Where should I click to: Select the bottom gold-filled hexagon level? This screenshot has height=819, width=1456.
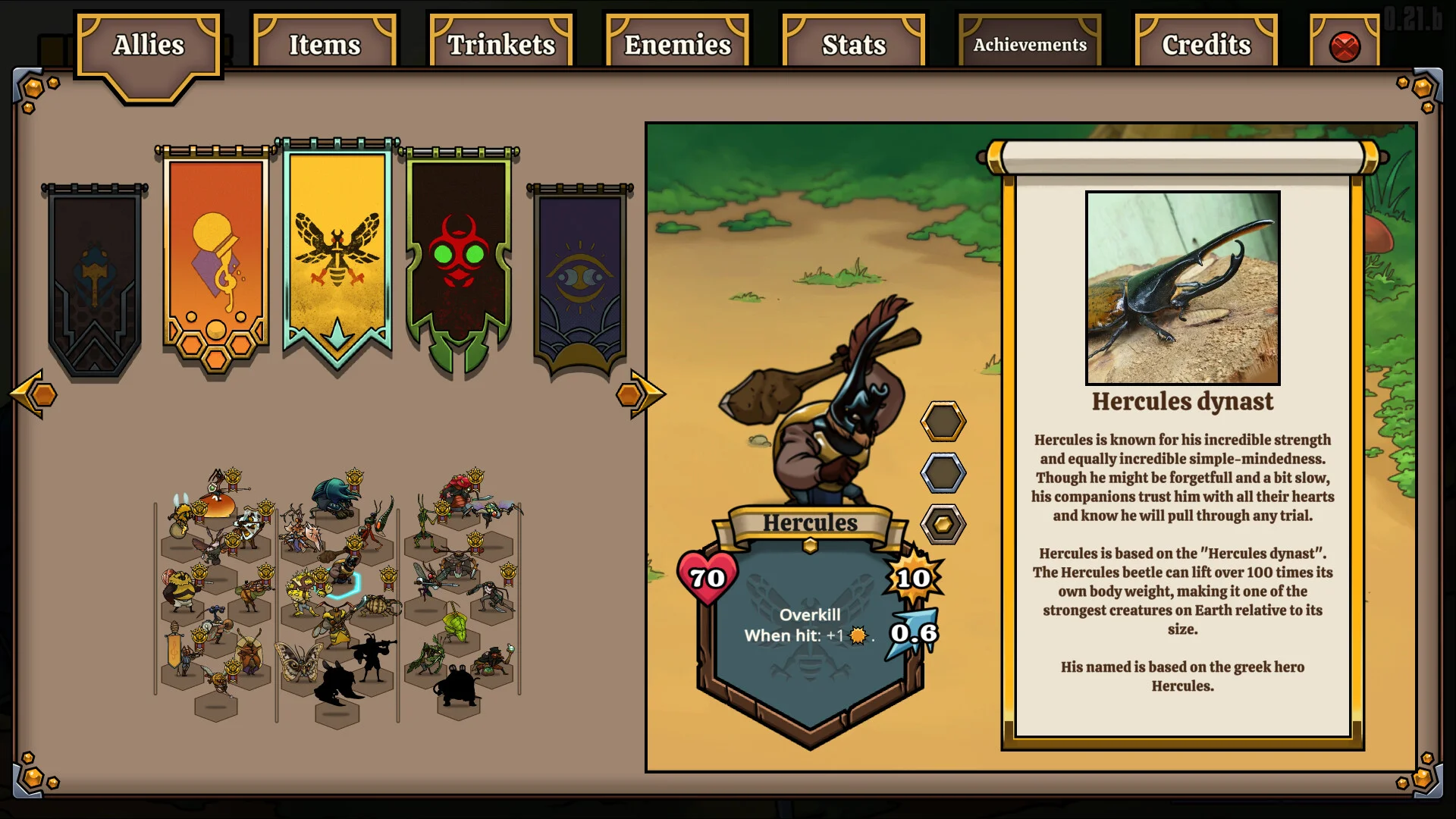point(943,524)
